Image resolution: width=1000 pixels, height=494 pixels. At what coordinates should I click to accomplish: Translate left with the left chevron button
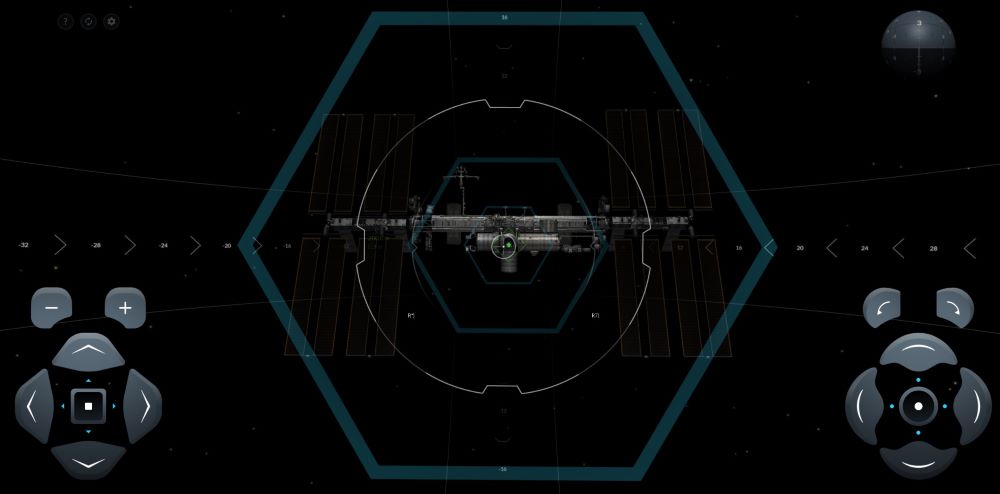tap(33, 406)
